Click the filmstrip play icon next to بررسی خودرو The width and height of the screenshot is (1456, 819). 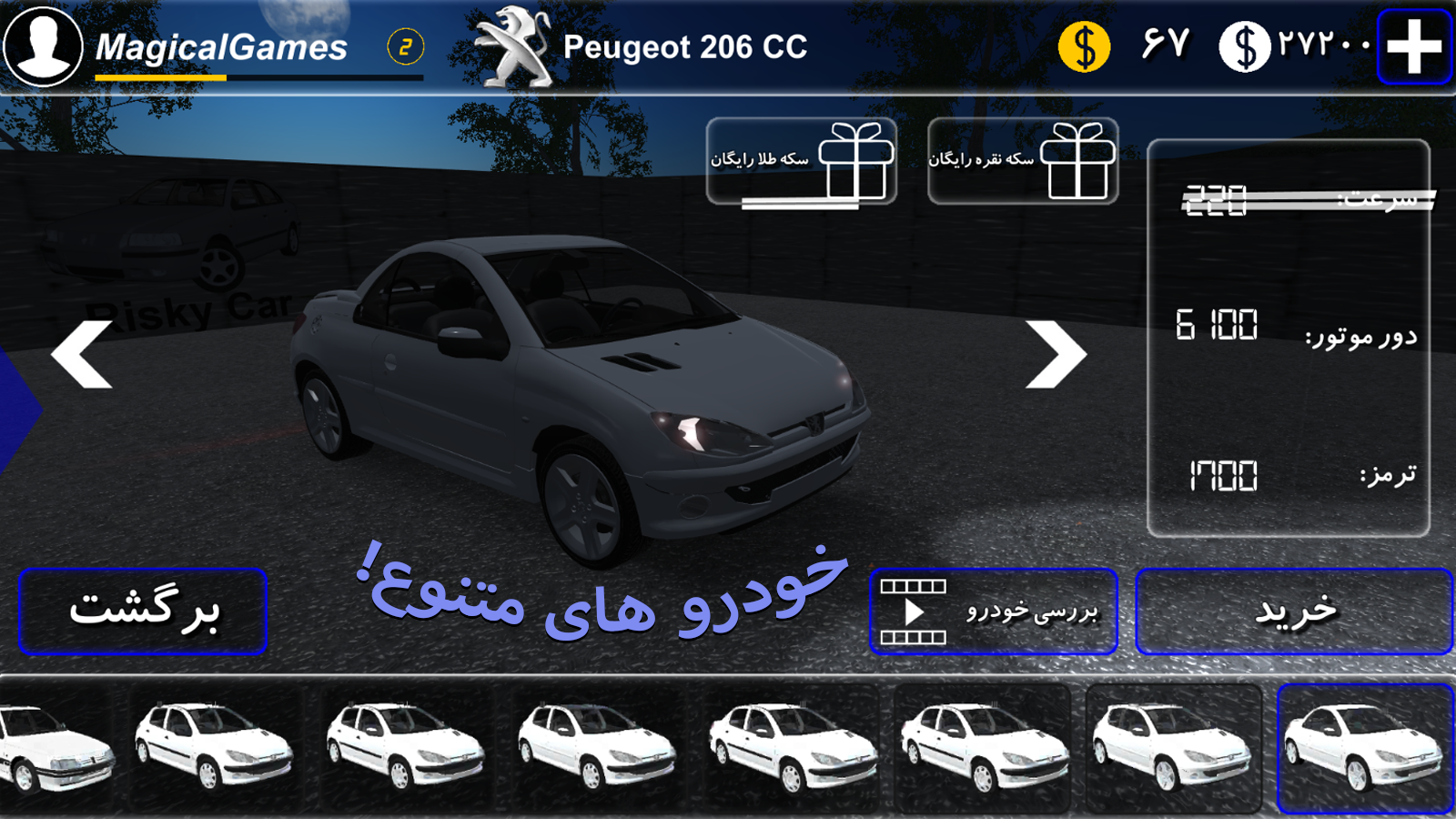point(913,612)
